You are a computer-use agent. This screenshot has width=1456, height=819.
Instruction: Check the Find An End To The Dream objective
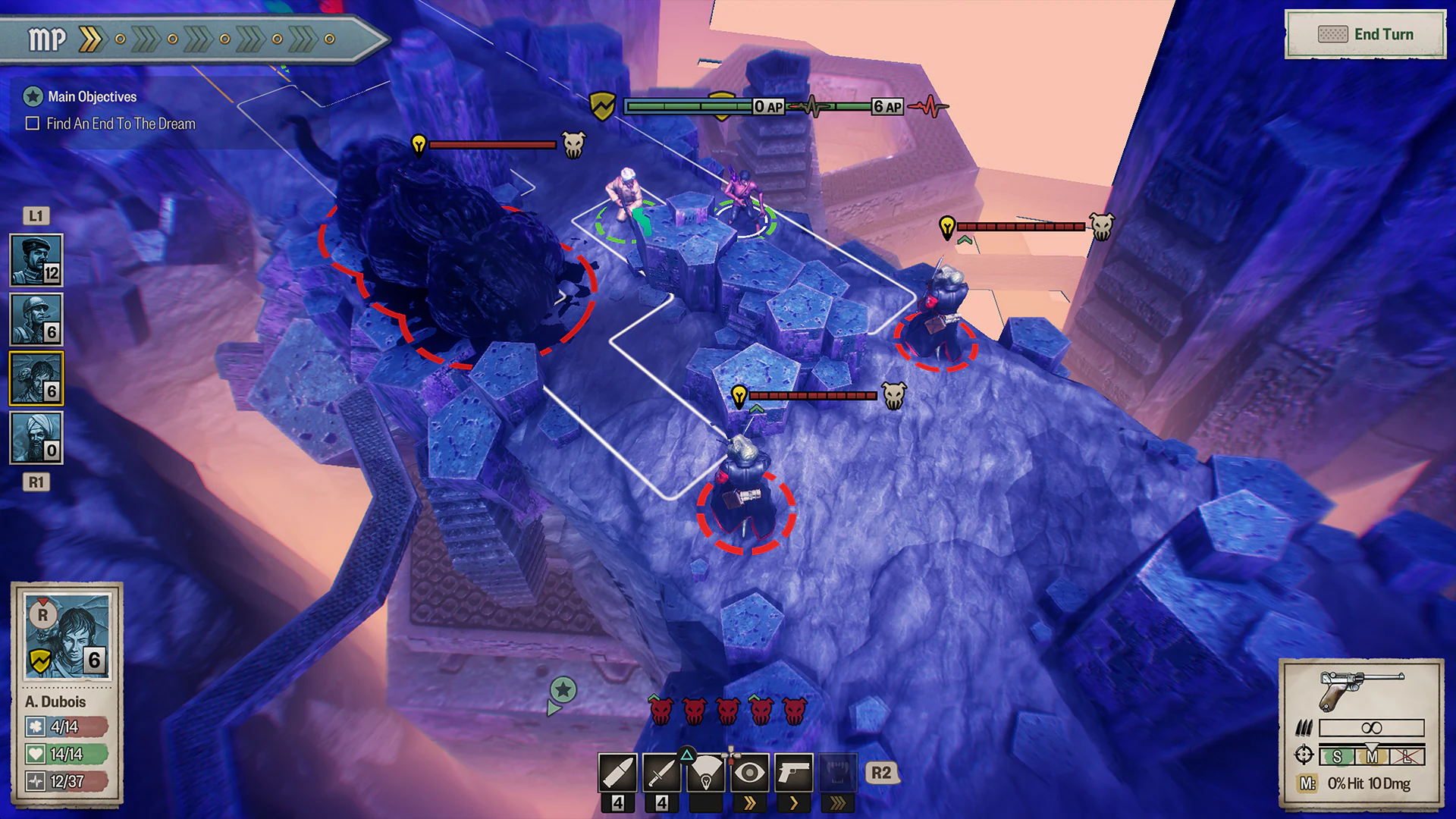click(31, 123)
